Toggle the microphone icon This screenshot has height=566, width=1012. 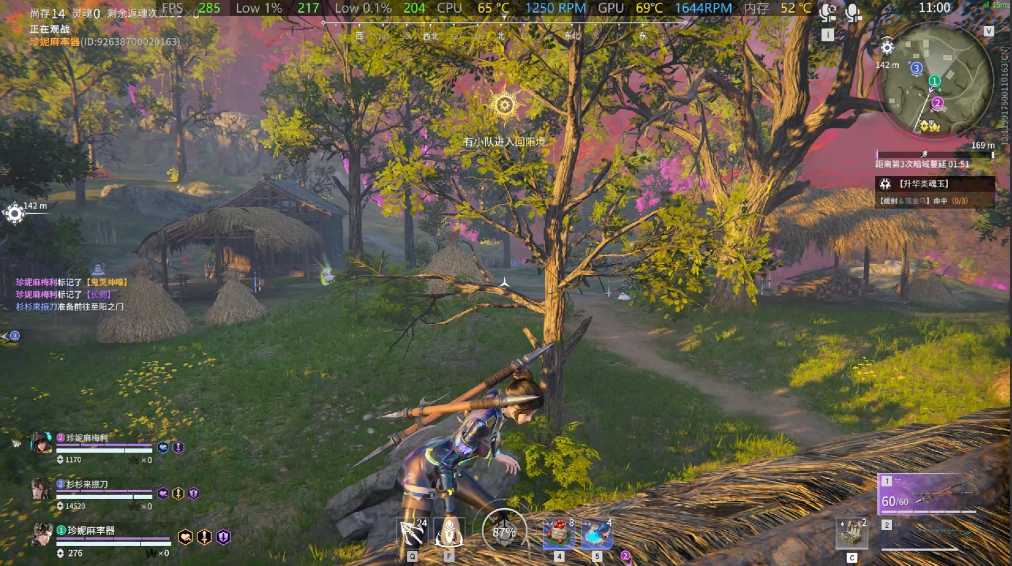point(853,13)
